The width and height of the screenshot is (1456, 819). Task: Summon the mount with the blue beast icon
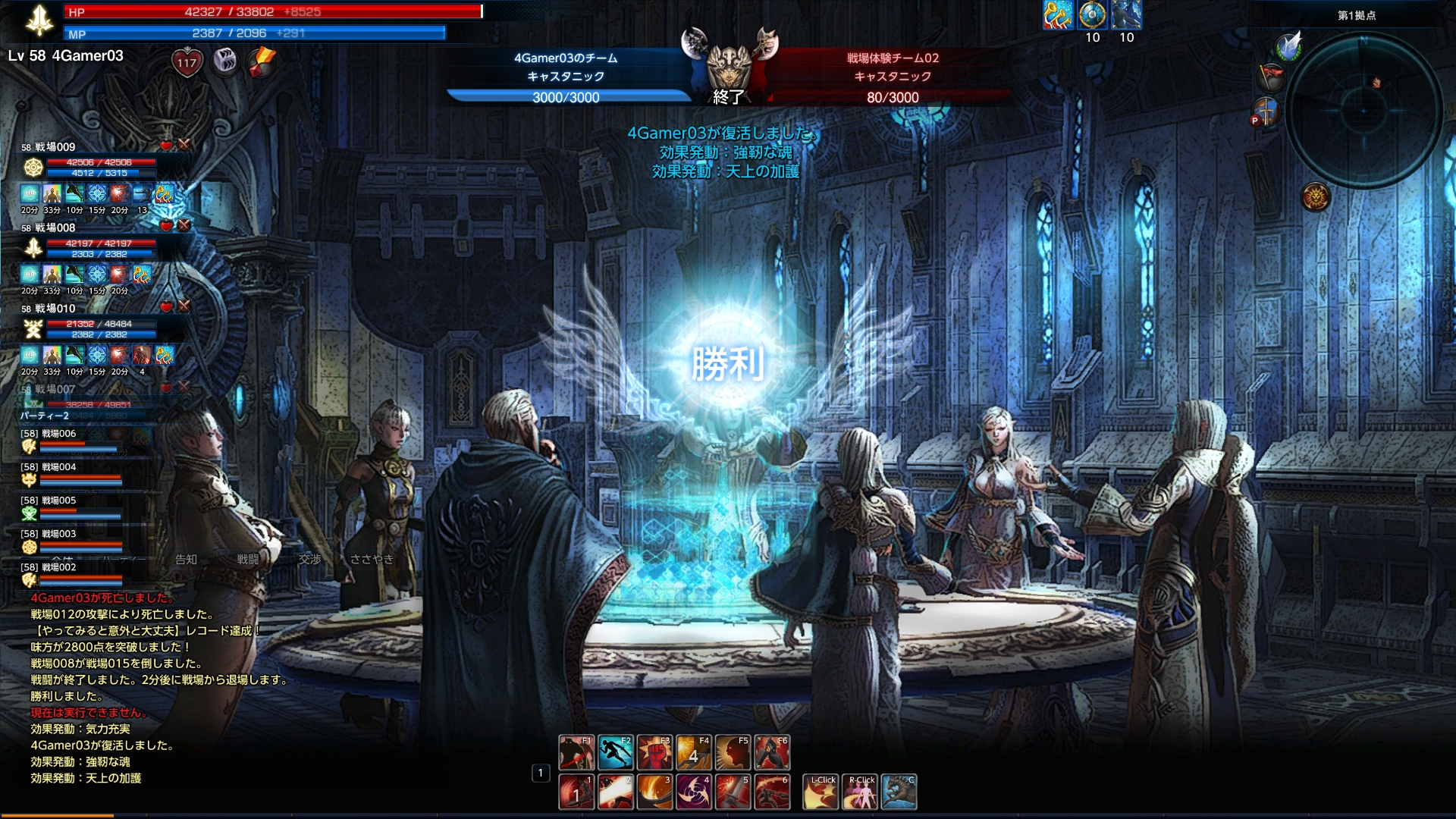[899, 792]
